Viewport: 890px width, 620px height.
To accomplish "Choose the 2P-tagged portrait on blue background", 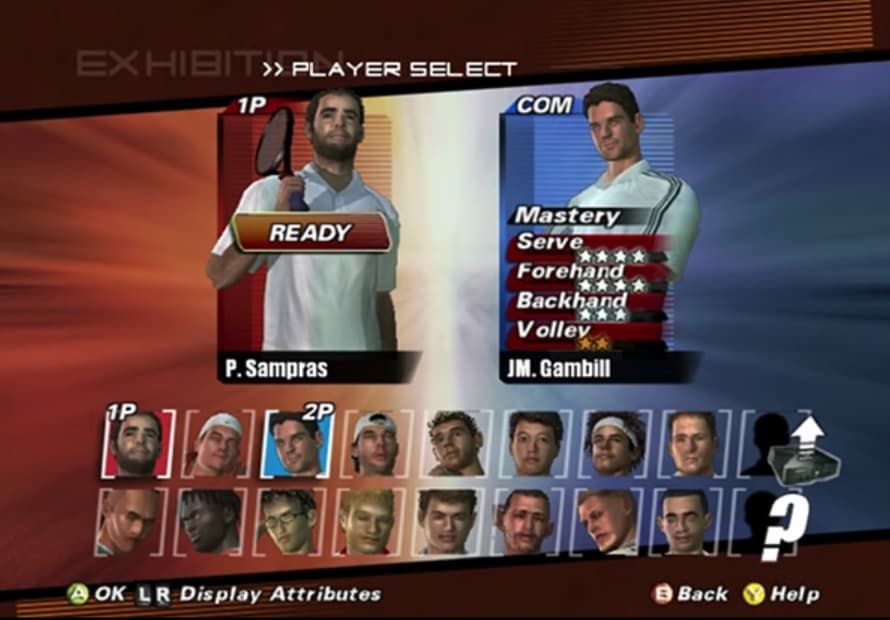I will [297, 443].
